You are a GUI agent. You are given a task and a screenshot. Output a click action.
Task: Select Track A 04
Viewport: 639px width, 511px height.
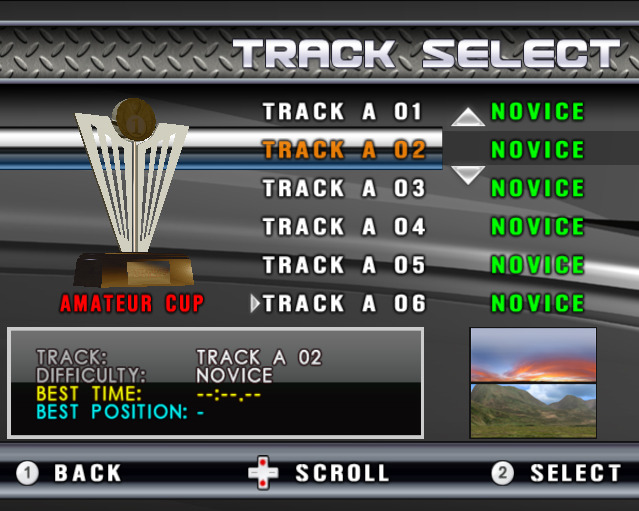tap(344, 227)
